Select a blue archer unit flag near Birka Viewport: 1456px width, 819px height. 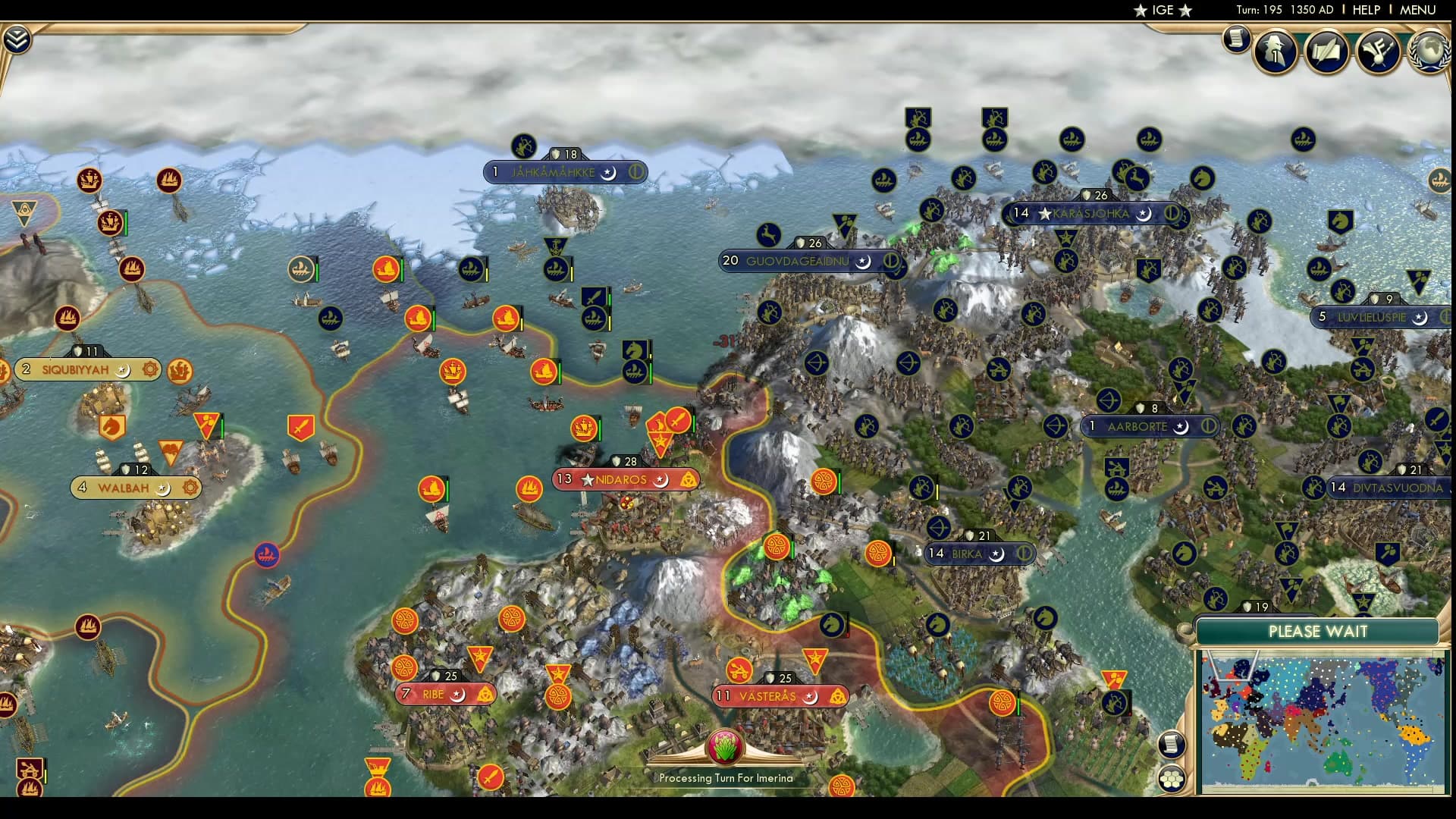[x=939, y=527]
